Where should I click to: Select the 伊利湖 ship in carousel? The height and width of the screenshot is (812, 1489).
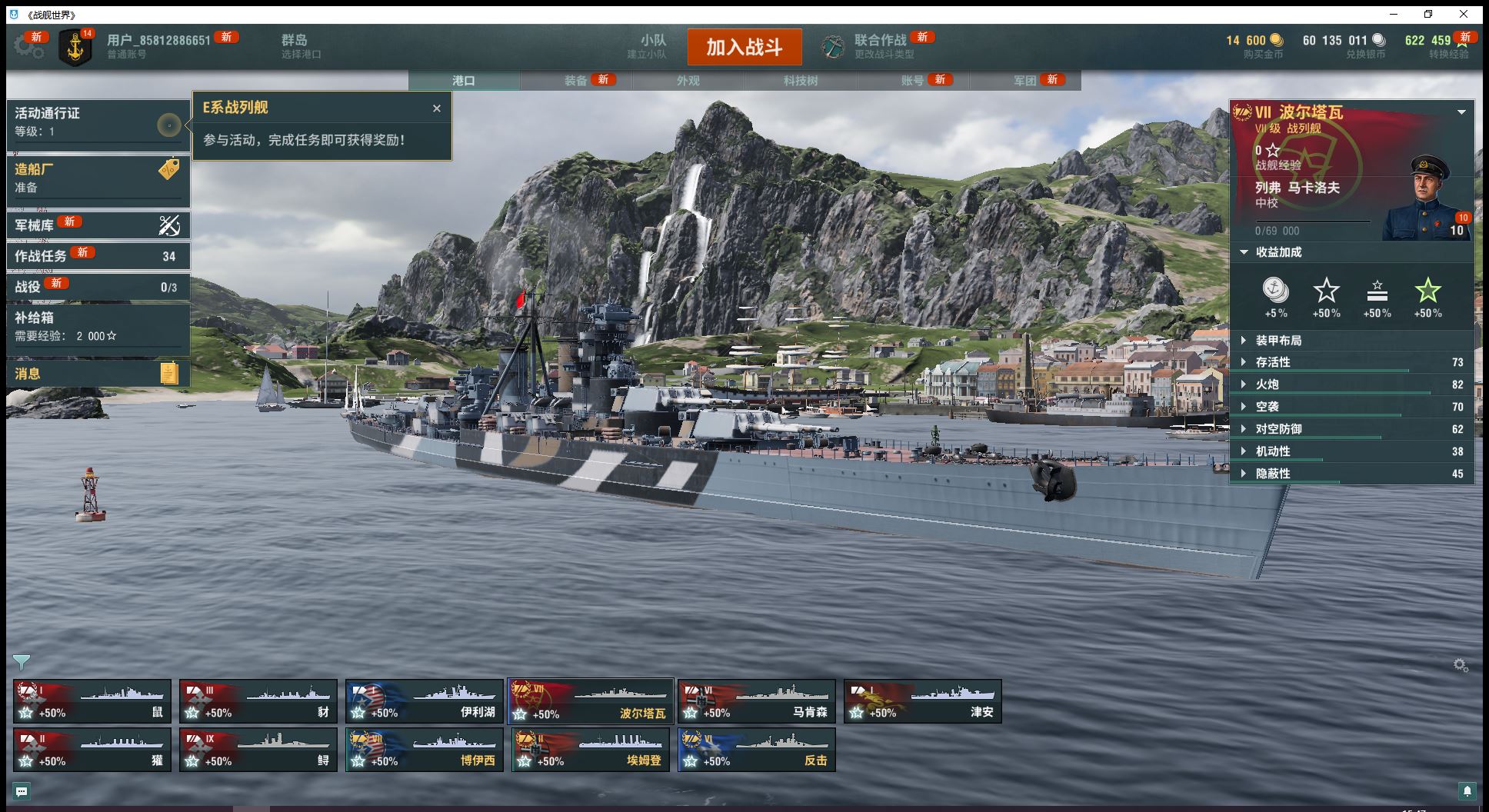click(x=424, y=701)
